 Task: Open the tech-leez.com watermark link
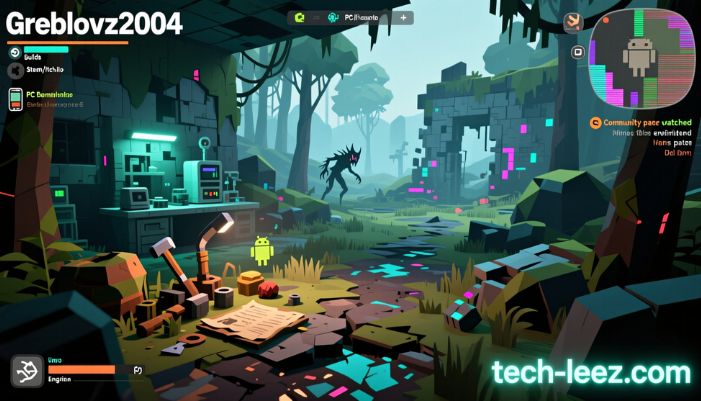(590, 373)
